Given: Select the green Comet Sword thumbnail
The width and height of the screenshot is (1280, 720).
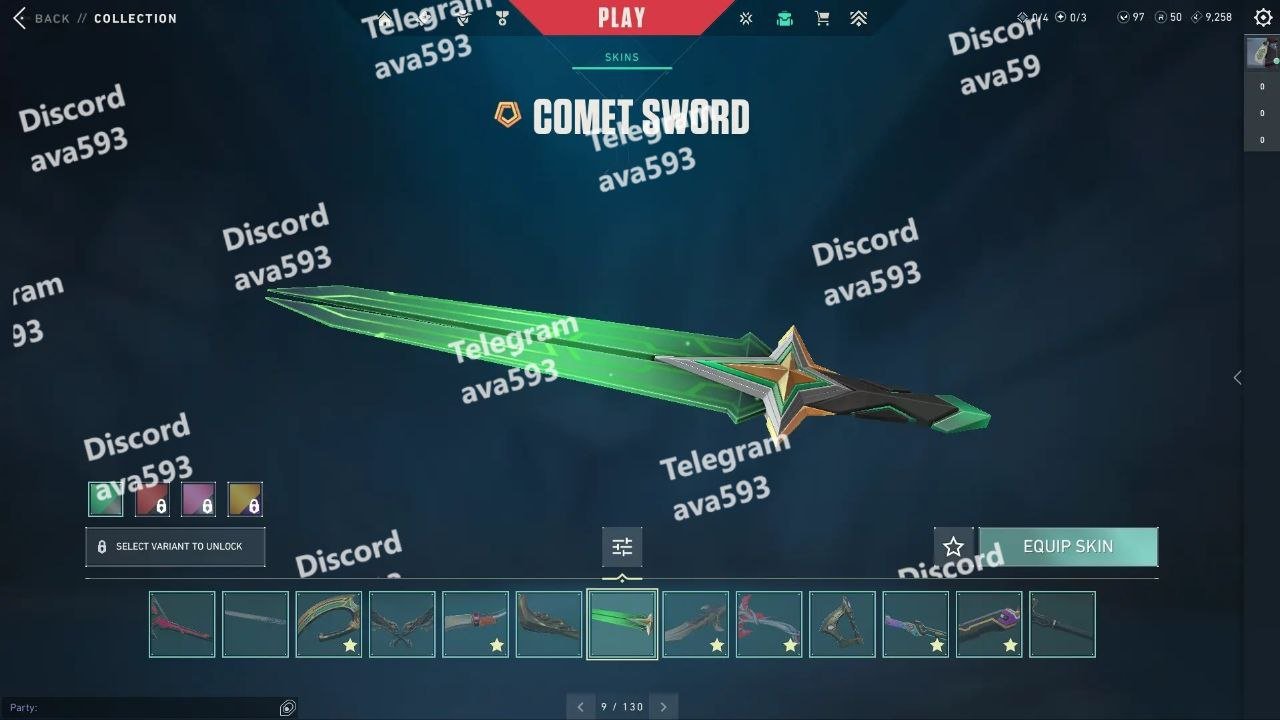Looking at the screenshot, I should click(622, 624).
